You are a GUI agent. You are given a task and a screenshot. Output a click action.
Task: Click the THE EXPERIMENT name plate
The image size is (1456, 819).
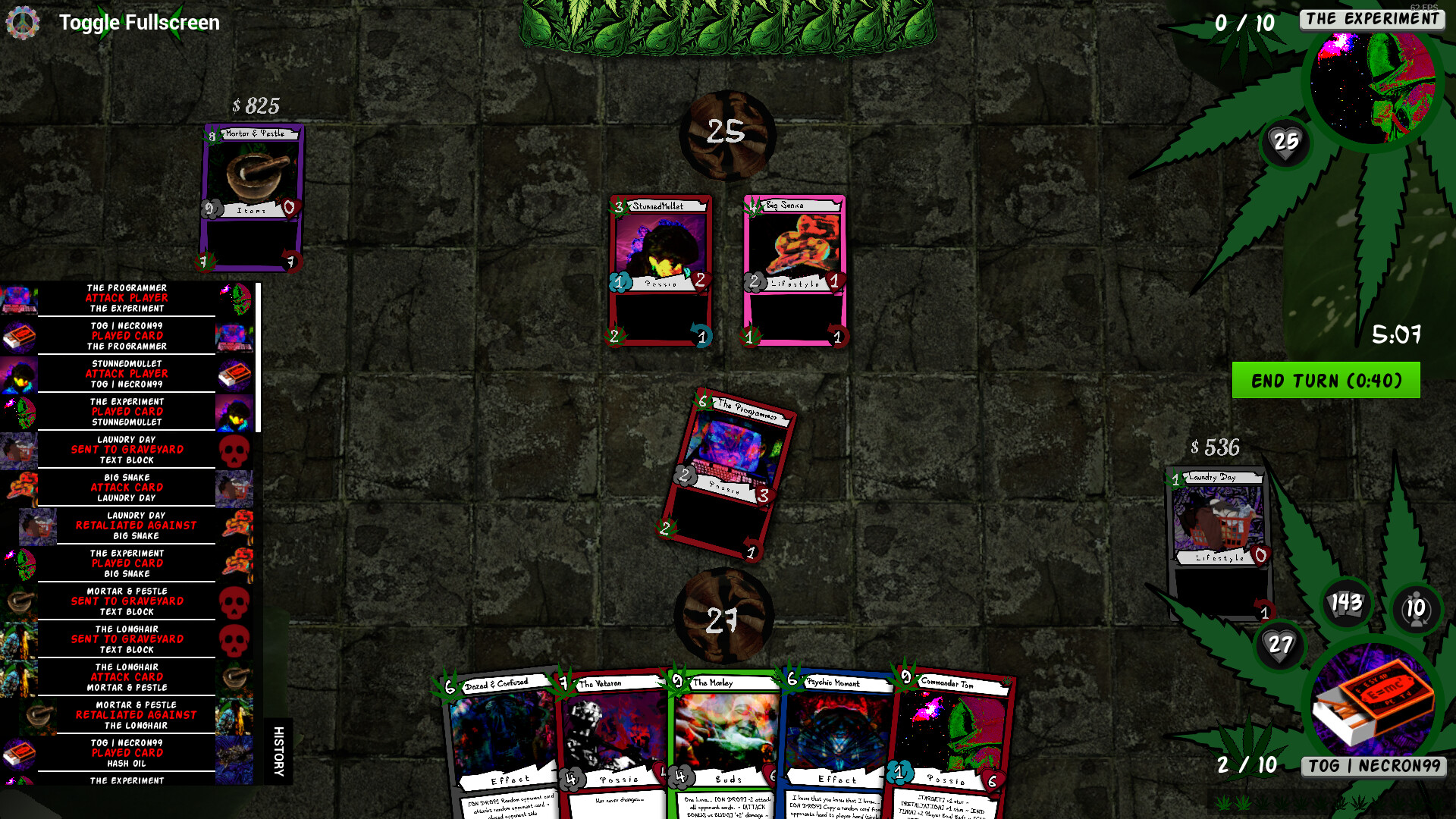pos(1371,19)
